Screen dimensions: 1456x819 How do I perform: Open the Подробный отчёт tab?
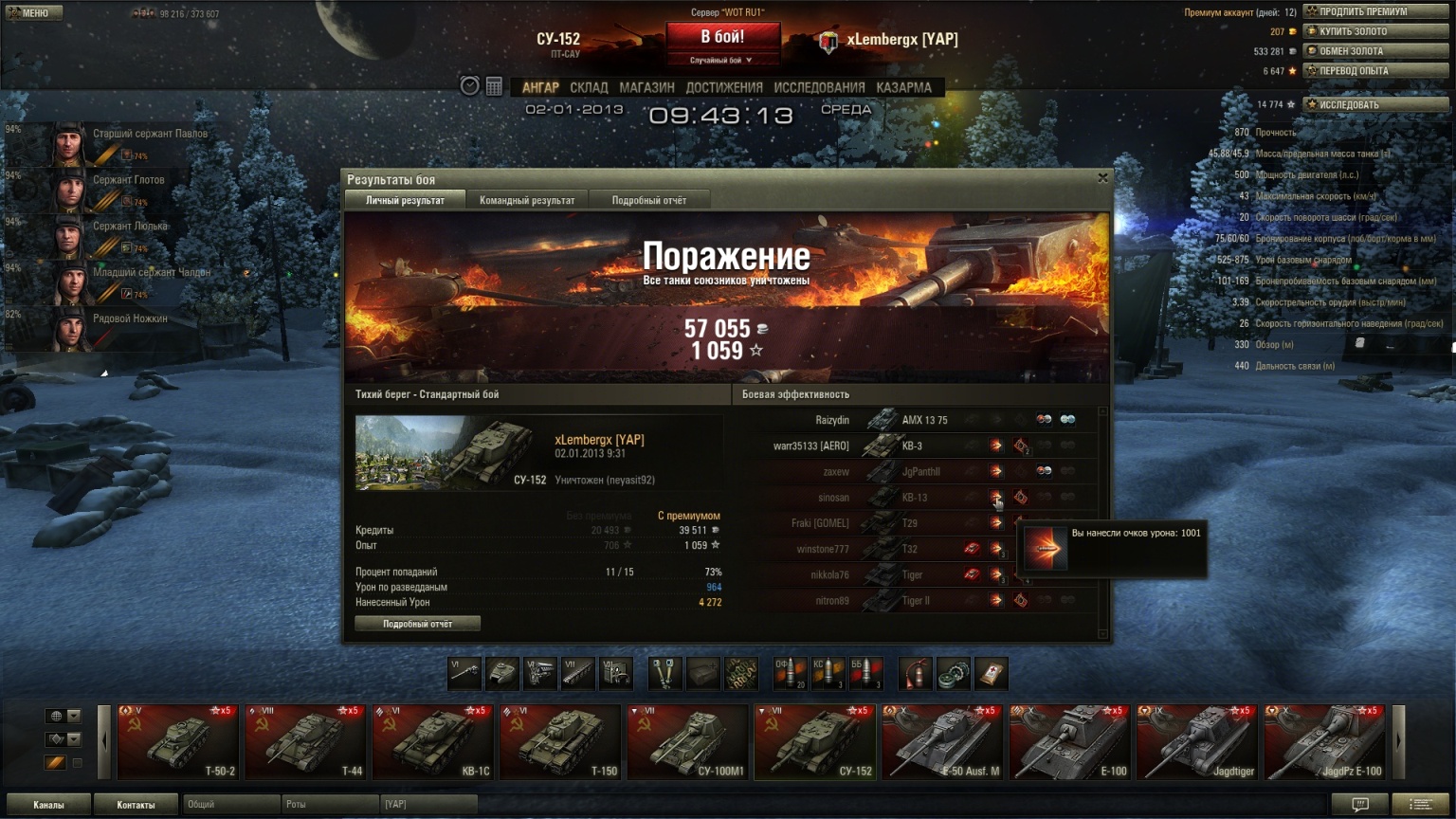tap(648, 200)
